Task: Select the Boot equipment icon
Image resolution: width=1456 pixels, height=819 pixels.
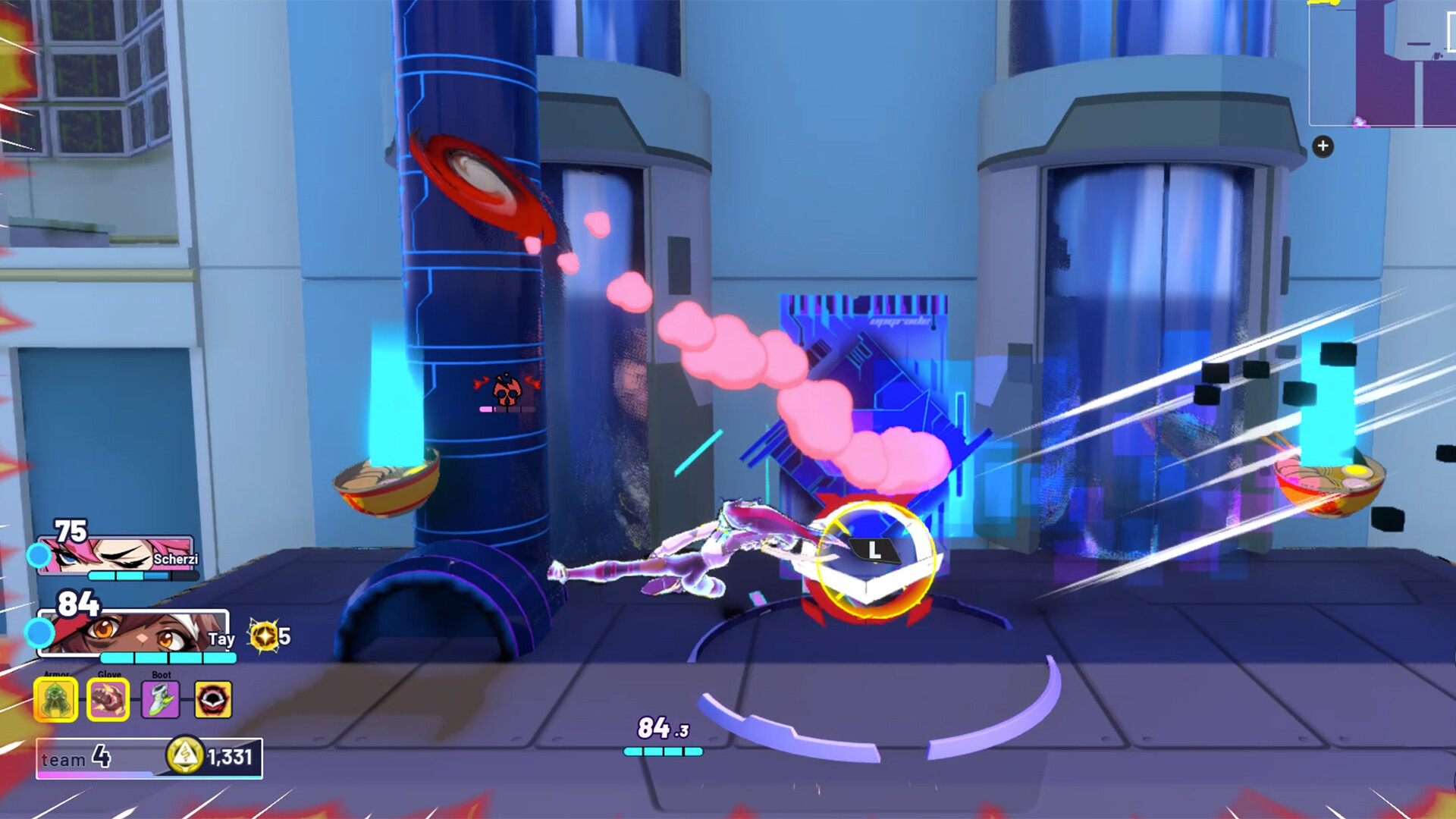Action: pyautogui.click(x=162, y=700)
